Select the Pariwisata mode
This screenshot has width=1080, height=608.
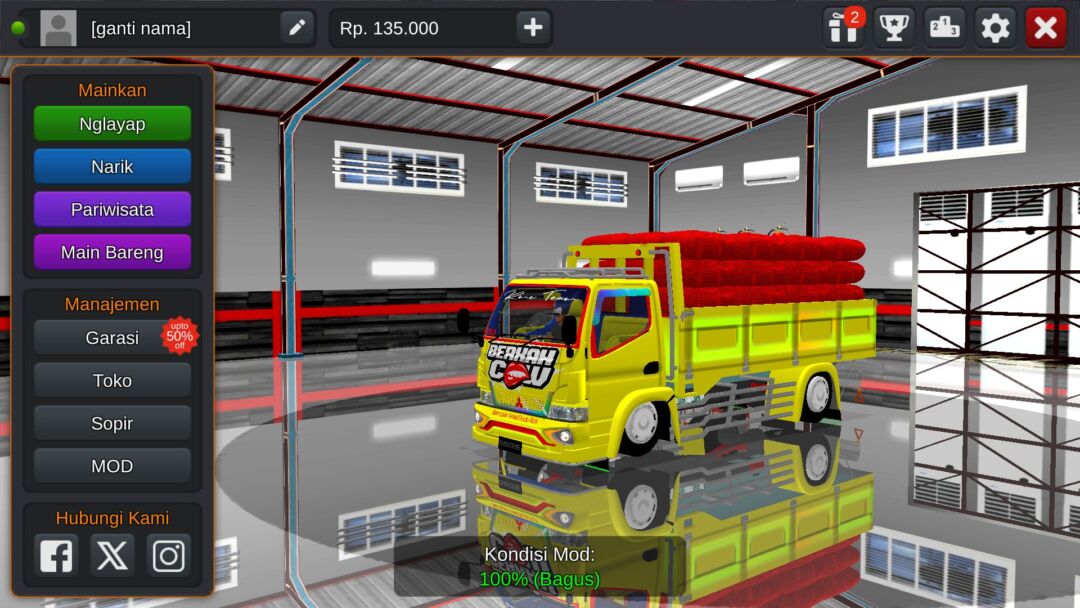pos(112,210)
